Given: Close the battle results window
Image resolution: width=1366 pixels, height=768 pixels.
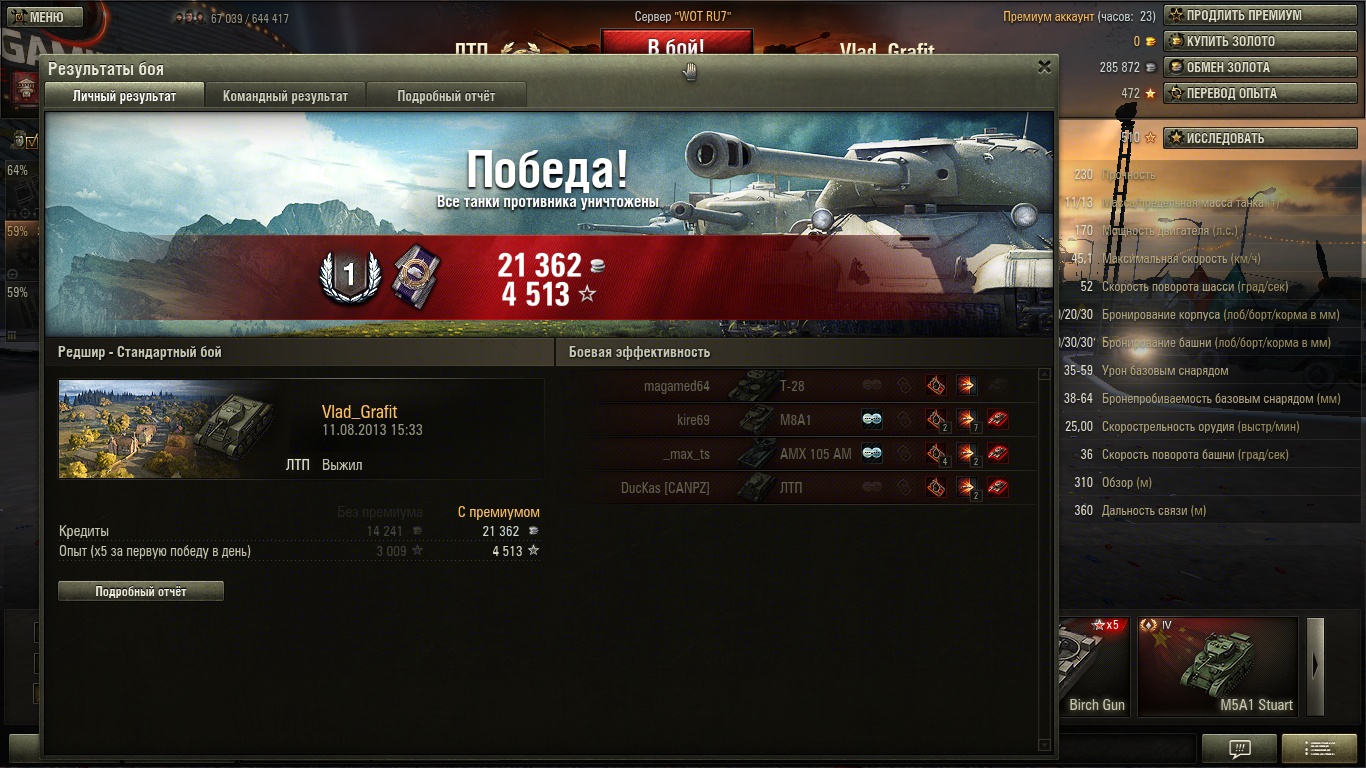Looking at the screenshot, I should 1044,67.
